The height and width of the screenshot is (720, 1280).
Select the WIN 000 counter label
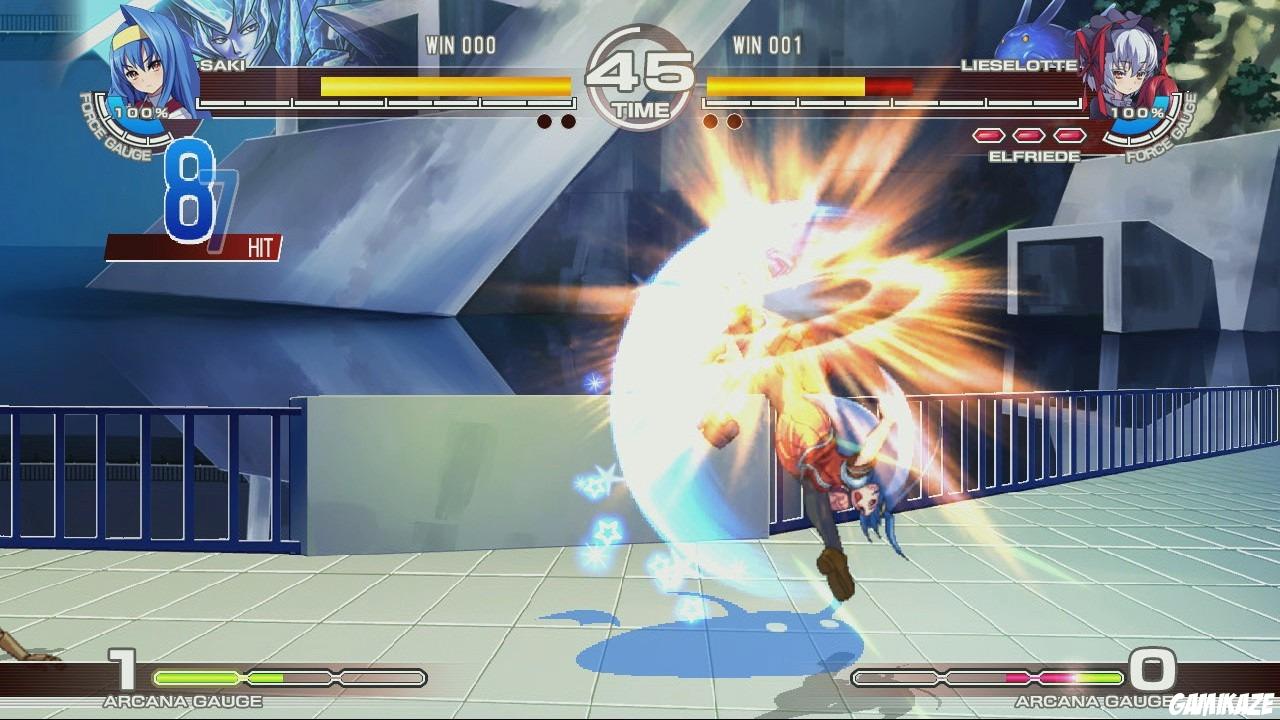pos(462,45)
